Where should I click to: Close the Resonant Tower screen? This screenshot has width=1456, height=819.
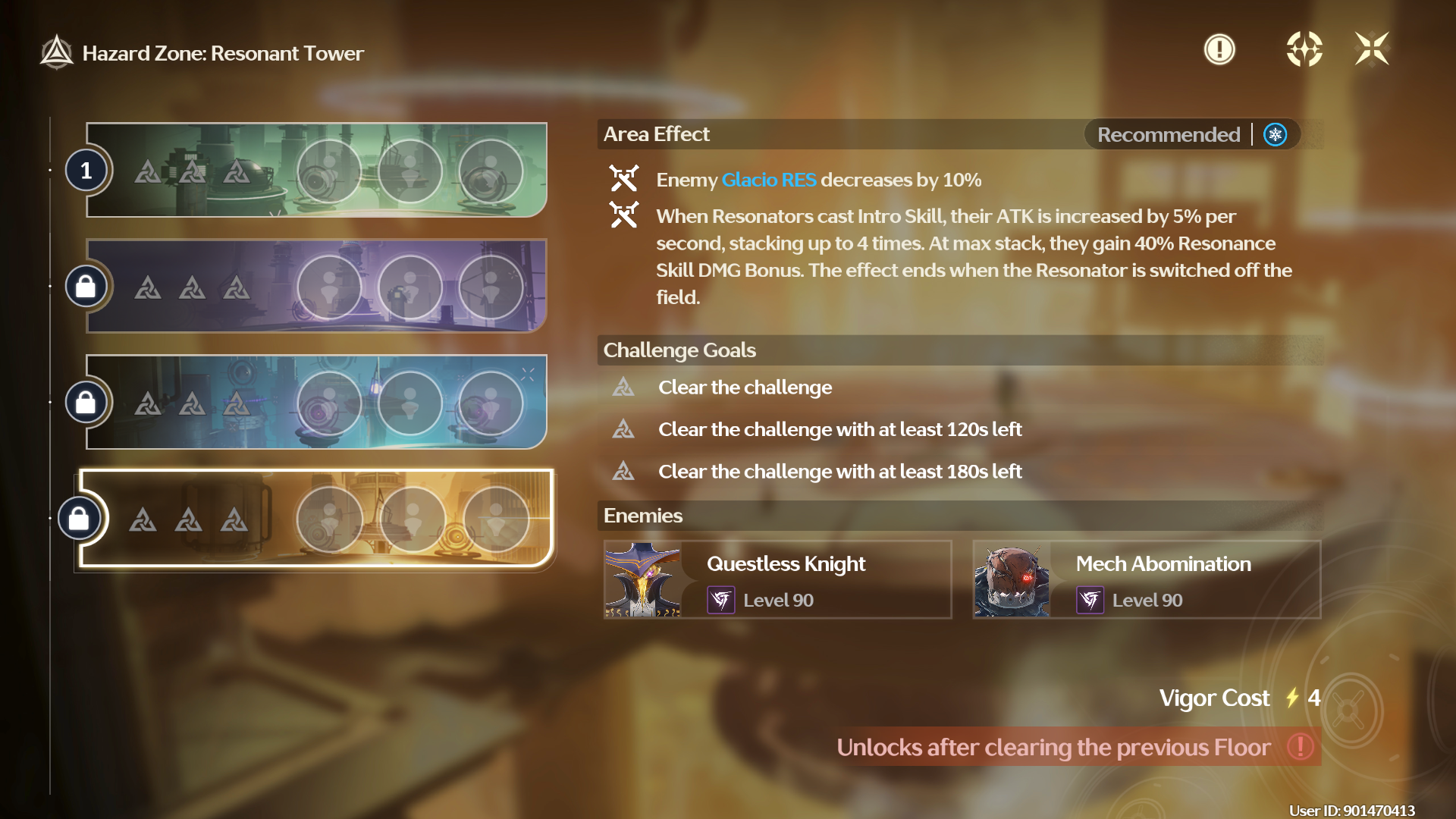[x=1372, y=50]
